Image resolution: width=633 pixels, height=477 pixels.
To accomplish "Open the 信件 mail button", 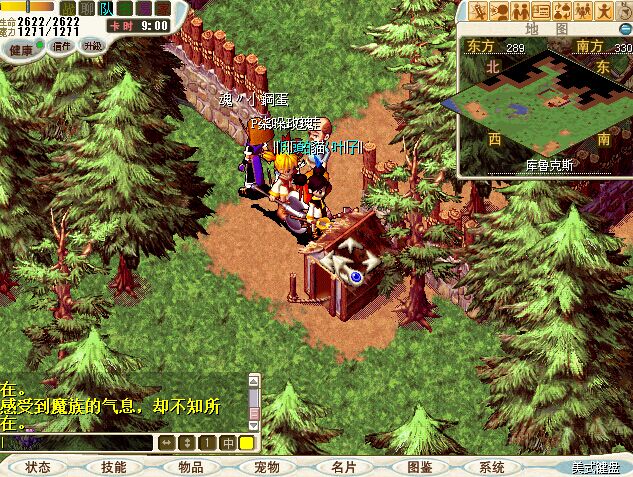I will (62, 46).
